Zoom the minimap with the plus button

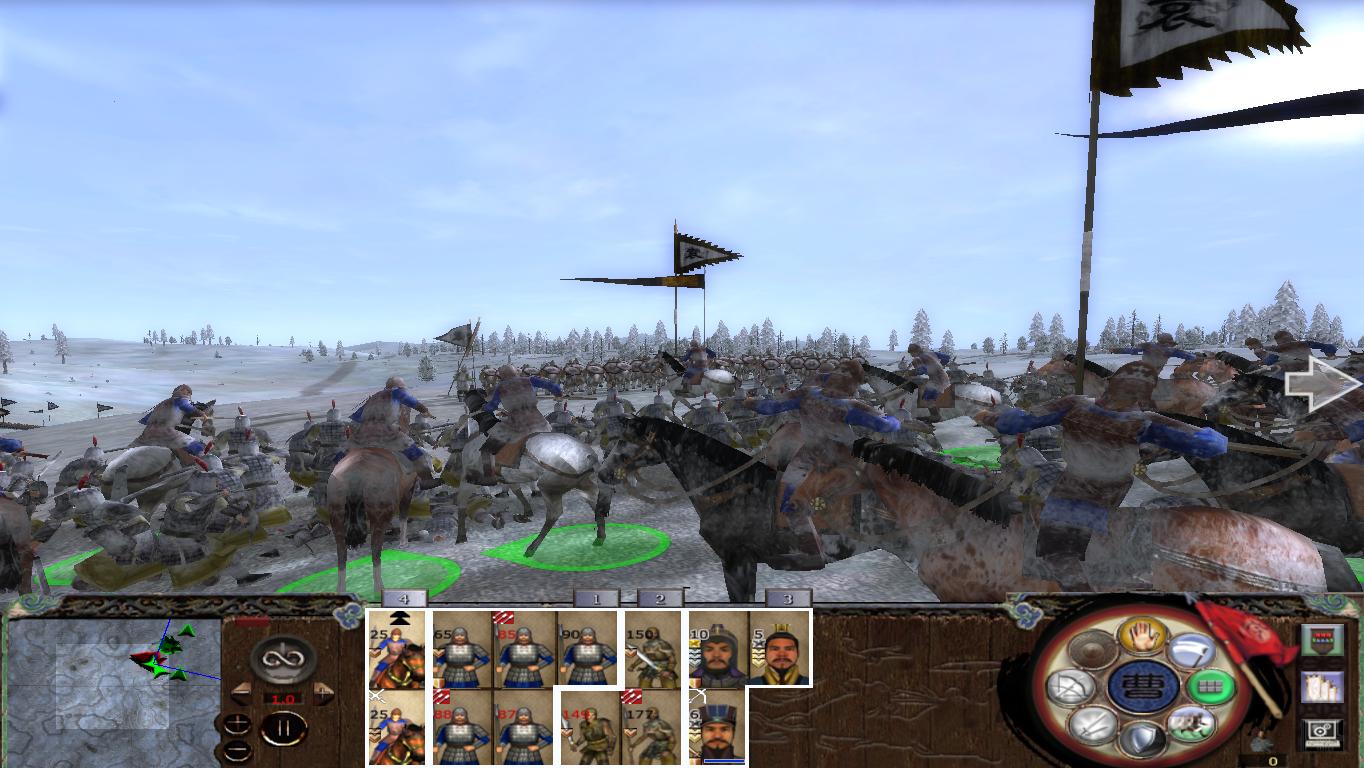click(x=237, y=722)
